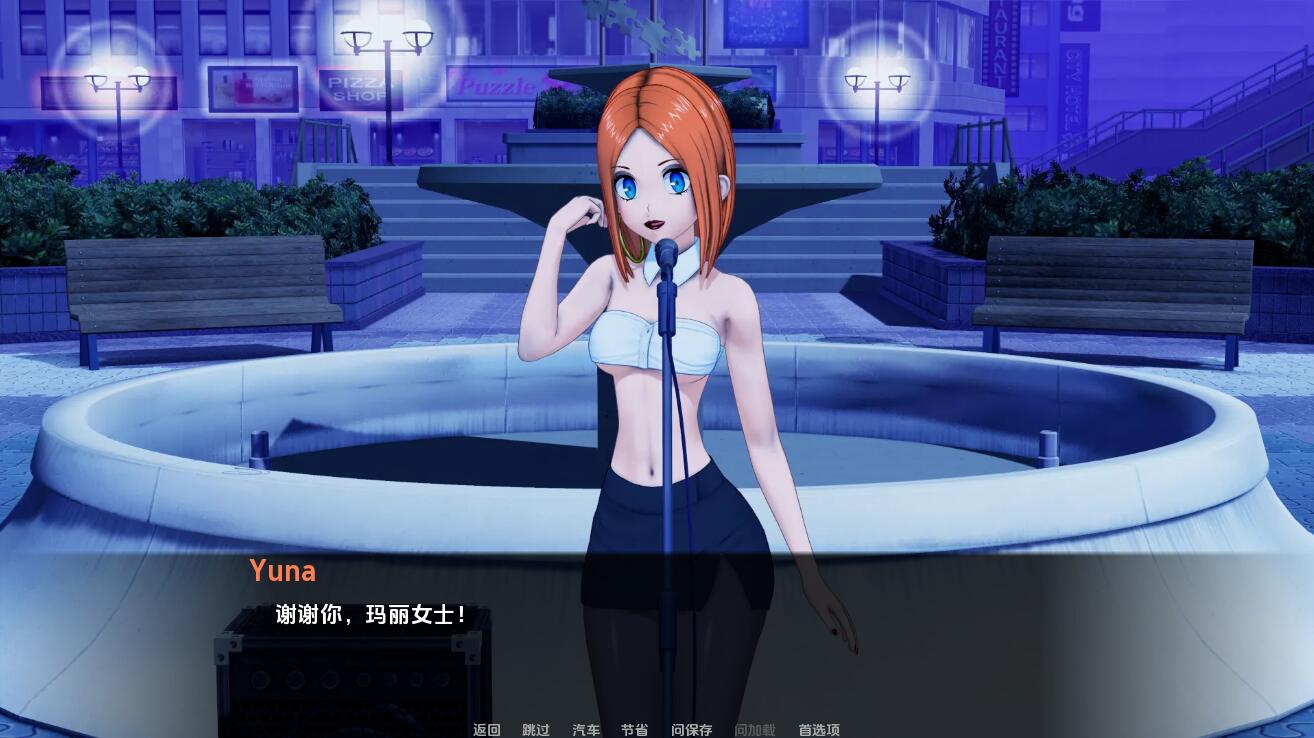The image size is (1314, 738).
Task: Activate the 跳过 (Skip) option
Action: pos(536,730)
